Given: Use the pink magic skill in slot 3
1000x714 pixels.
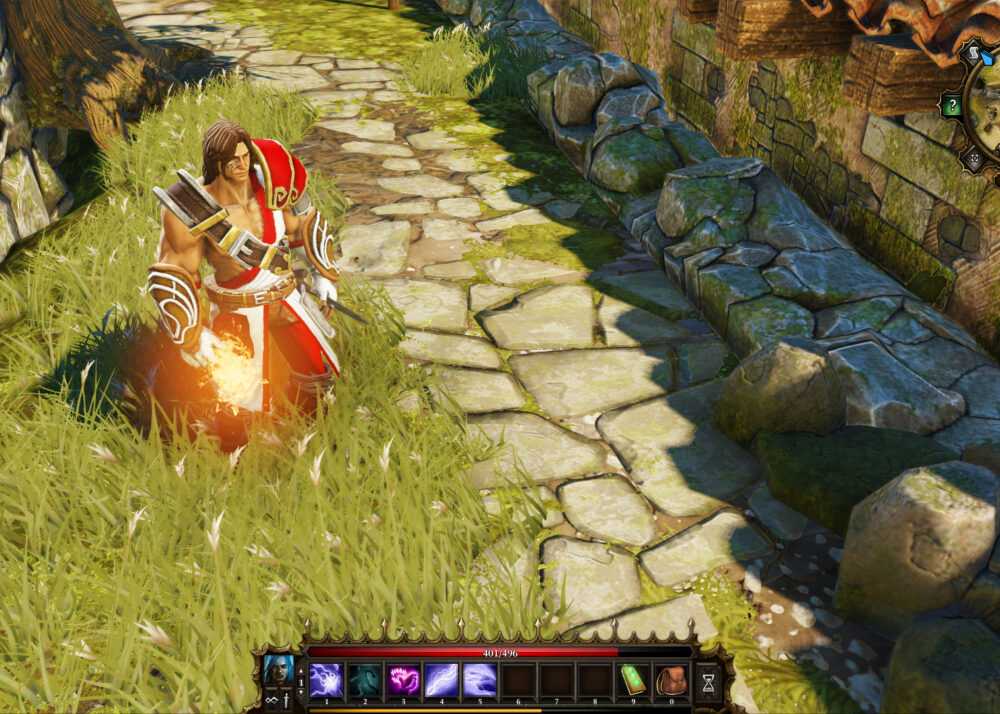Looking at the screenshot, I should point(403,679).
